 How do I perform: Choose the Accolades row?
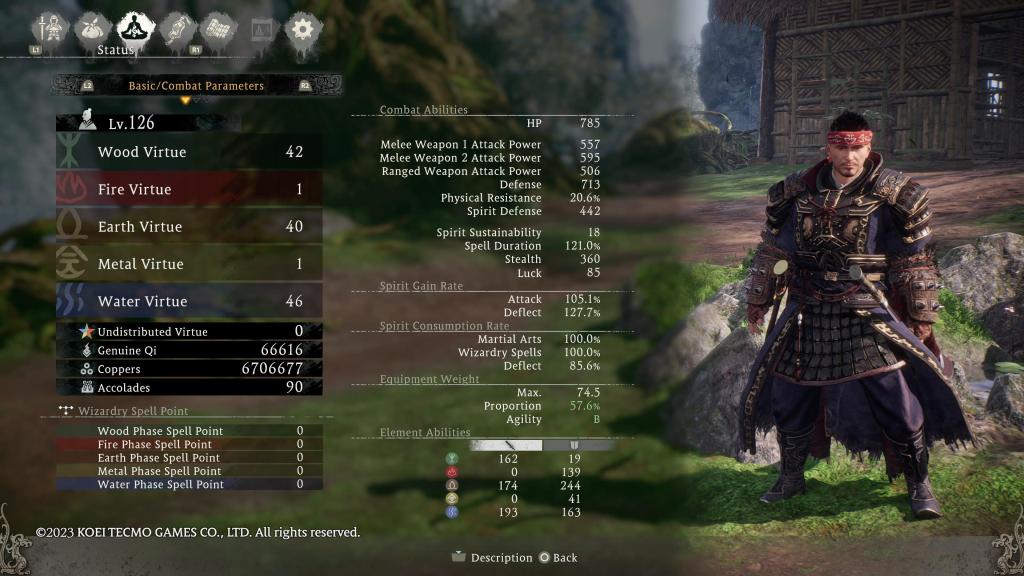[x=189, y=387]
